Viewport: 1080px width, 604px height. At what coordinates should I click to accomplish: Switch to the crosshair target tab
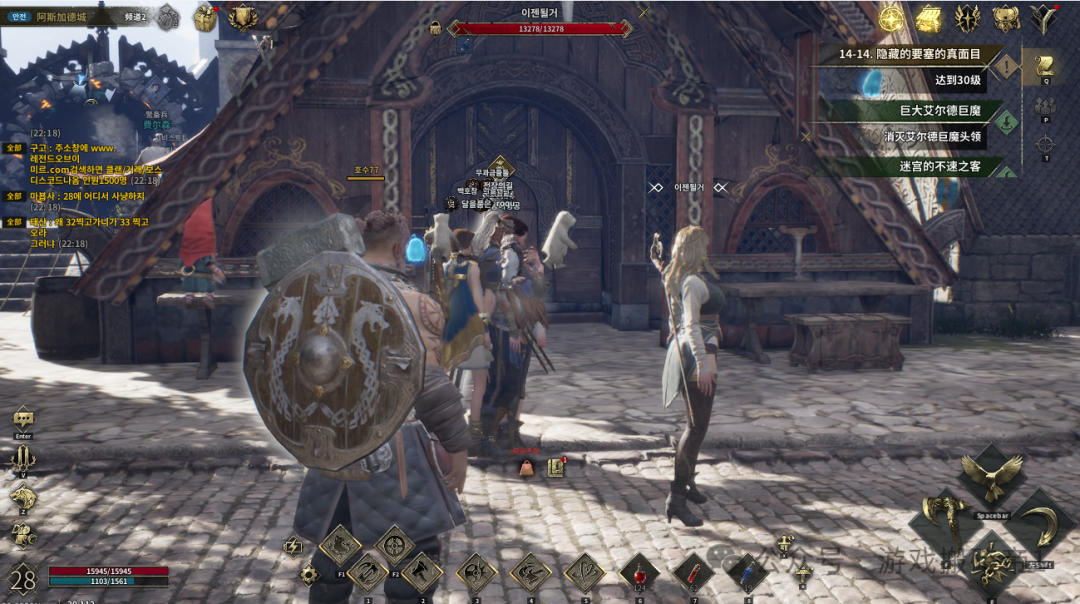[1046, 144]
